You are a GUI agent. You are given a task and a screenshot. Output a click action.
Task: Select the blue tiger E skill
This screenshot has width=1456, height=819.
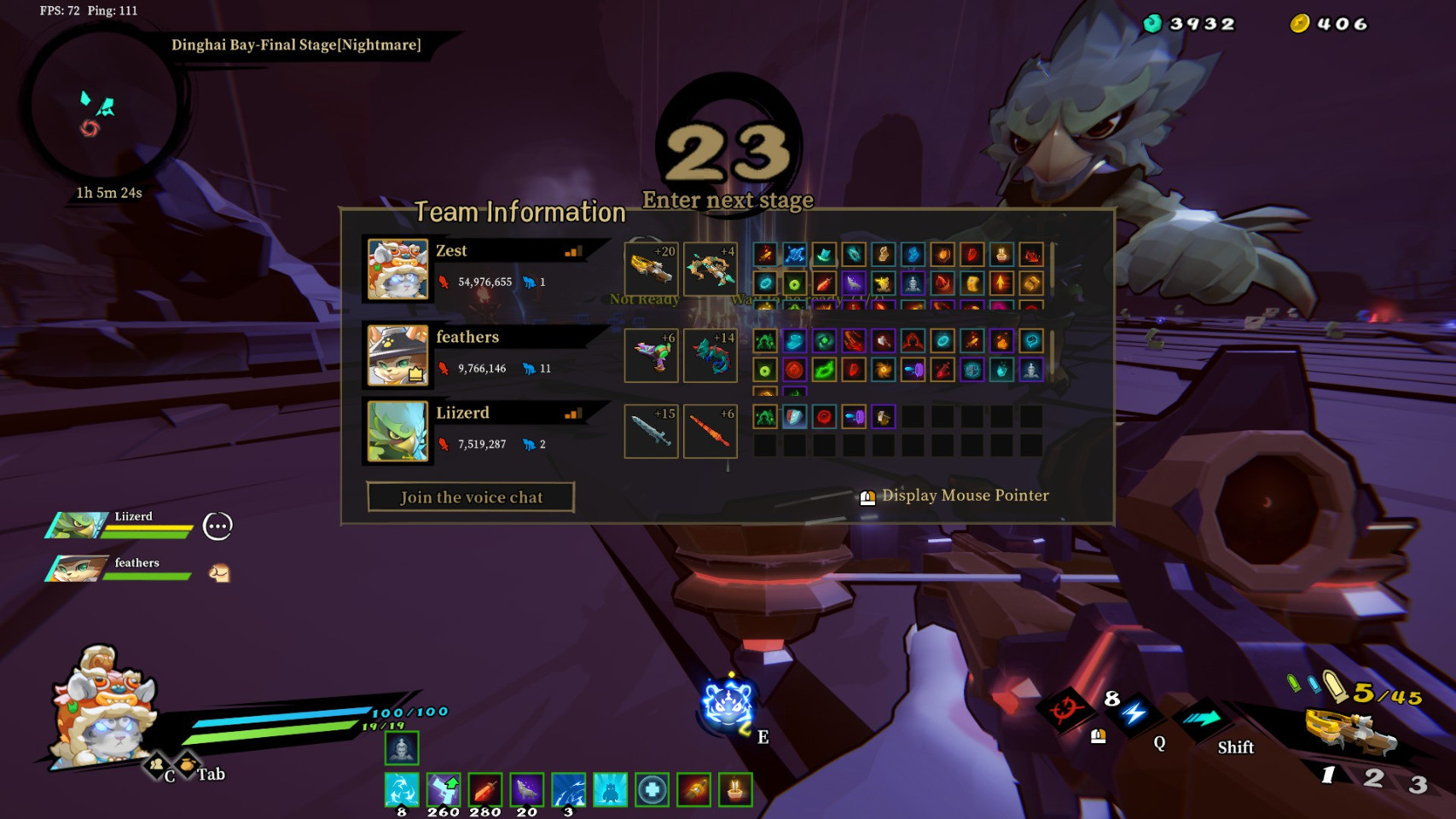(726, 706)
